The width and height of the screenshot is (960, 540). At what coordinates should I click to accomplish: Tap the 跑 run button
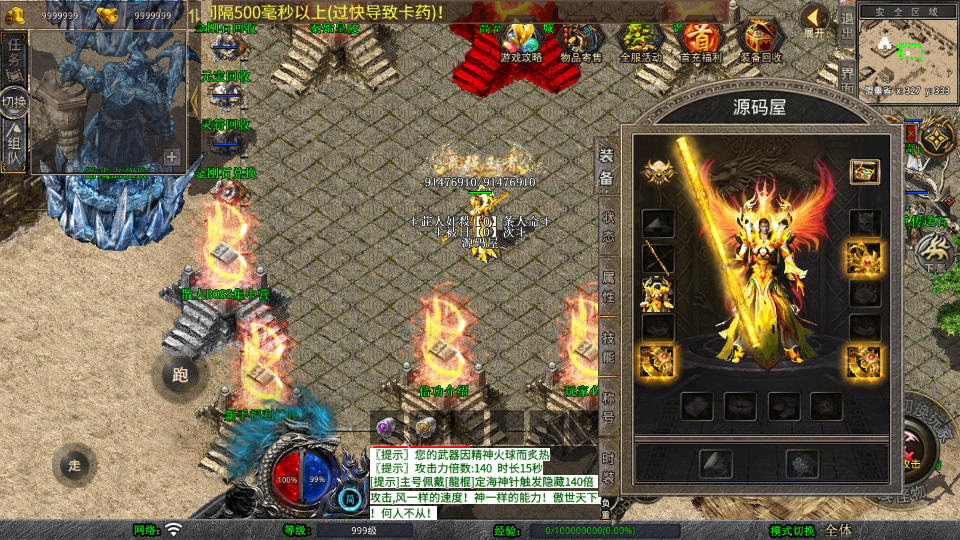point(180,375)
